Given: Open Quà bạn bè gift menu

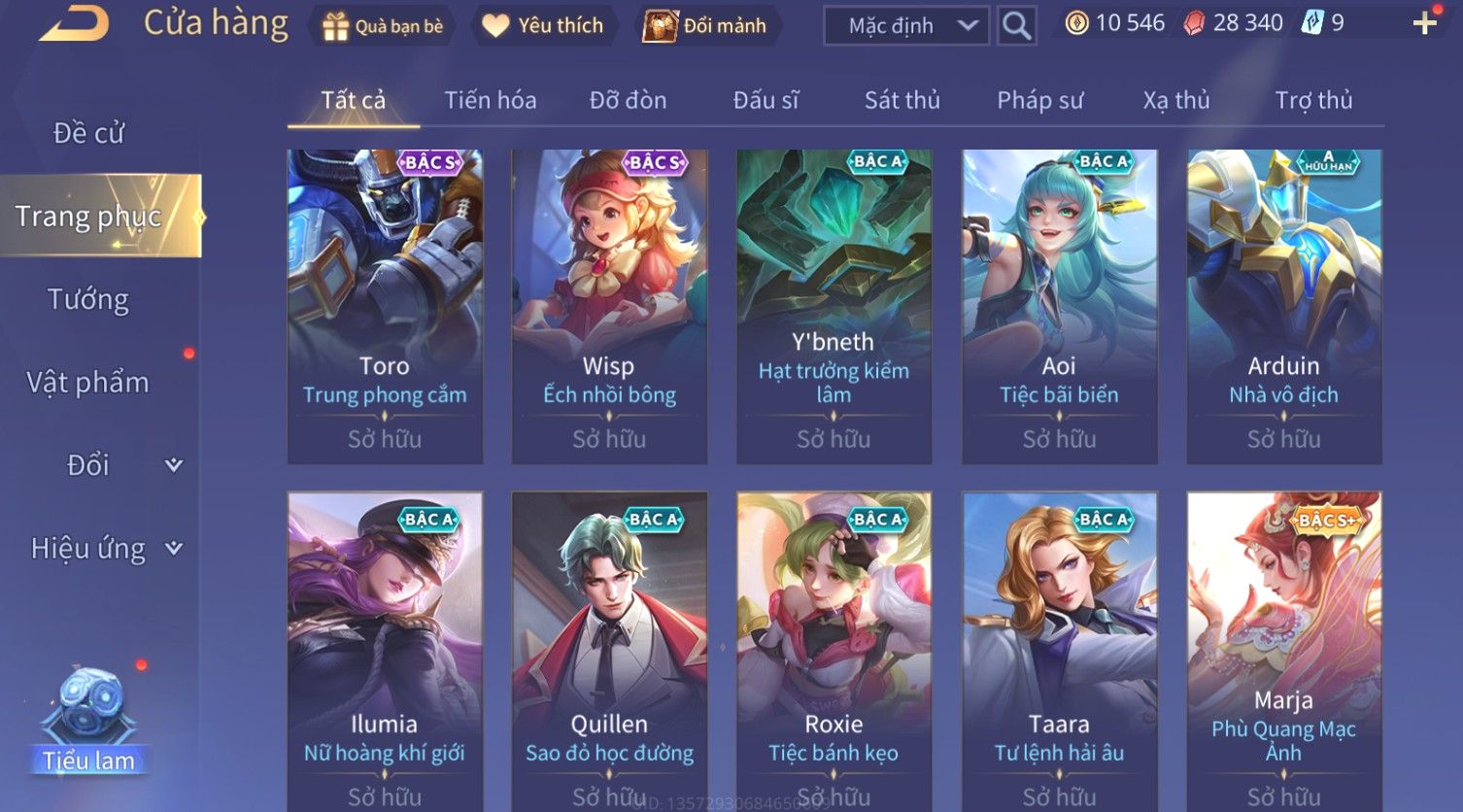Looking at the screenshot, I should [x=383, y=26].
